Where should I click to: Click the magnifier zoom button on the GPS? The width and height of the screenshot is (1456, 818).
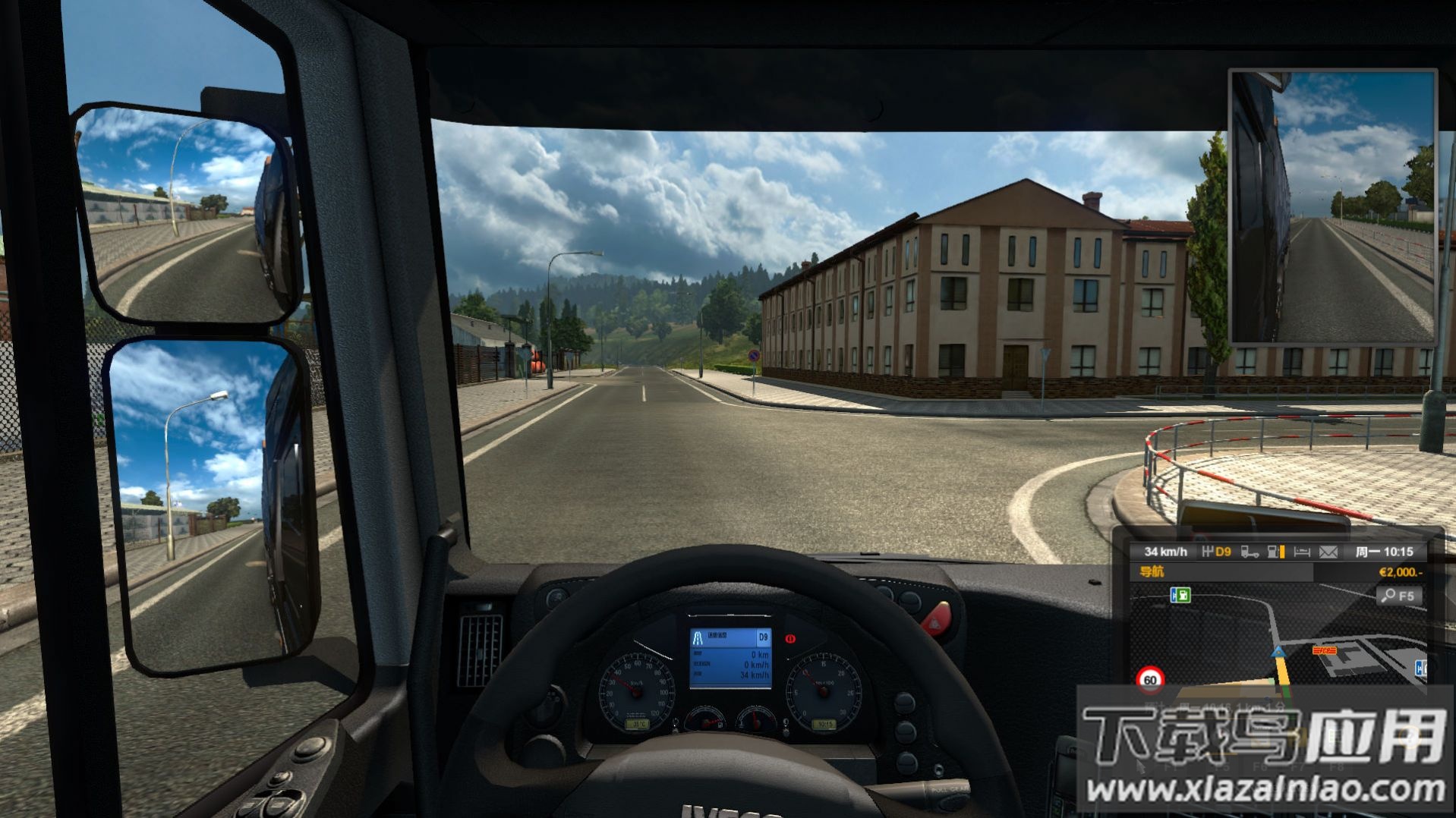[x=1398, y=596]
